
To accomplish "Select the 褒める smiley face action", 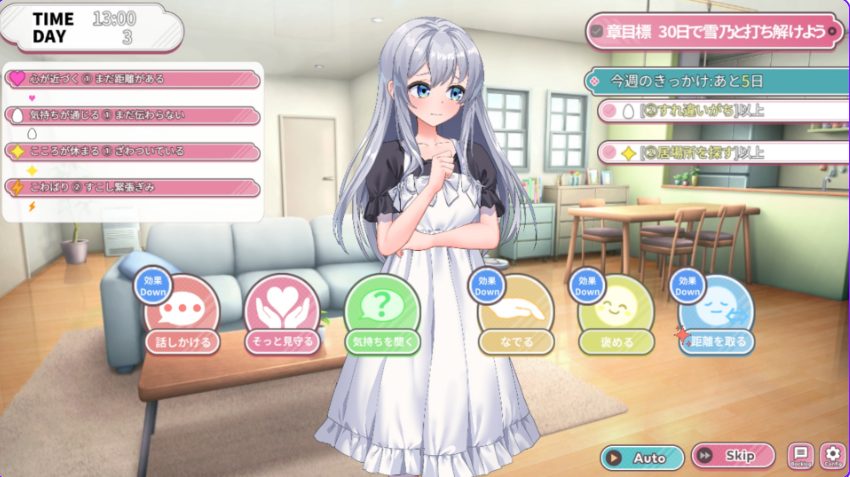I will [616, 317].
